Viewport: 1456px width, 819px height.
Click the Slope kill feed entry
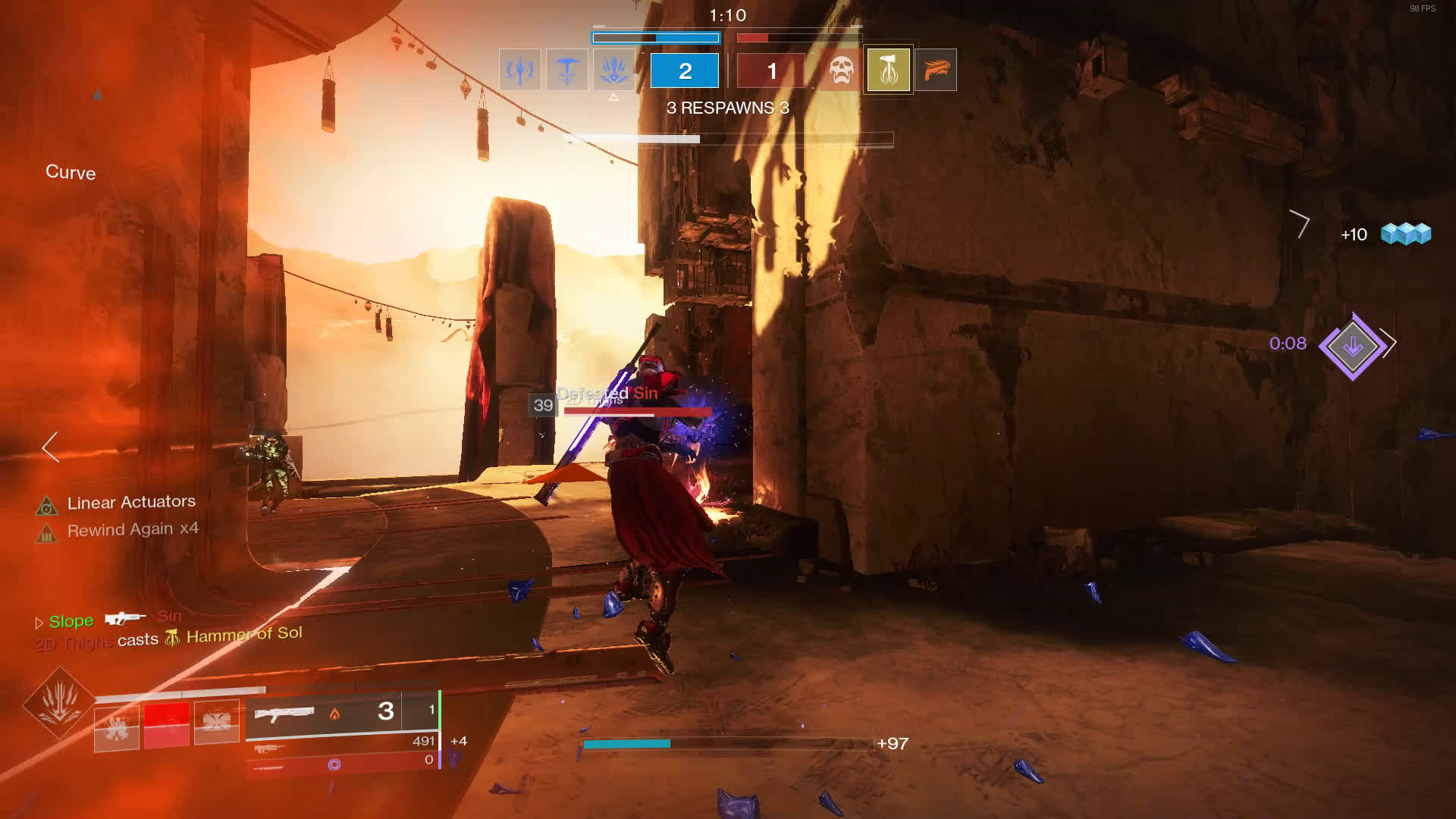(71, 621)
